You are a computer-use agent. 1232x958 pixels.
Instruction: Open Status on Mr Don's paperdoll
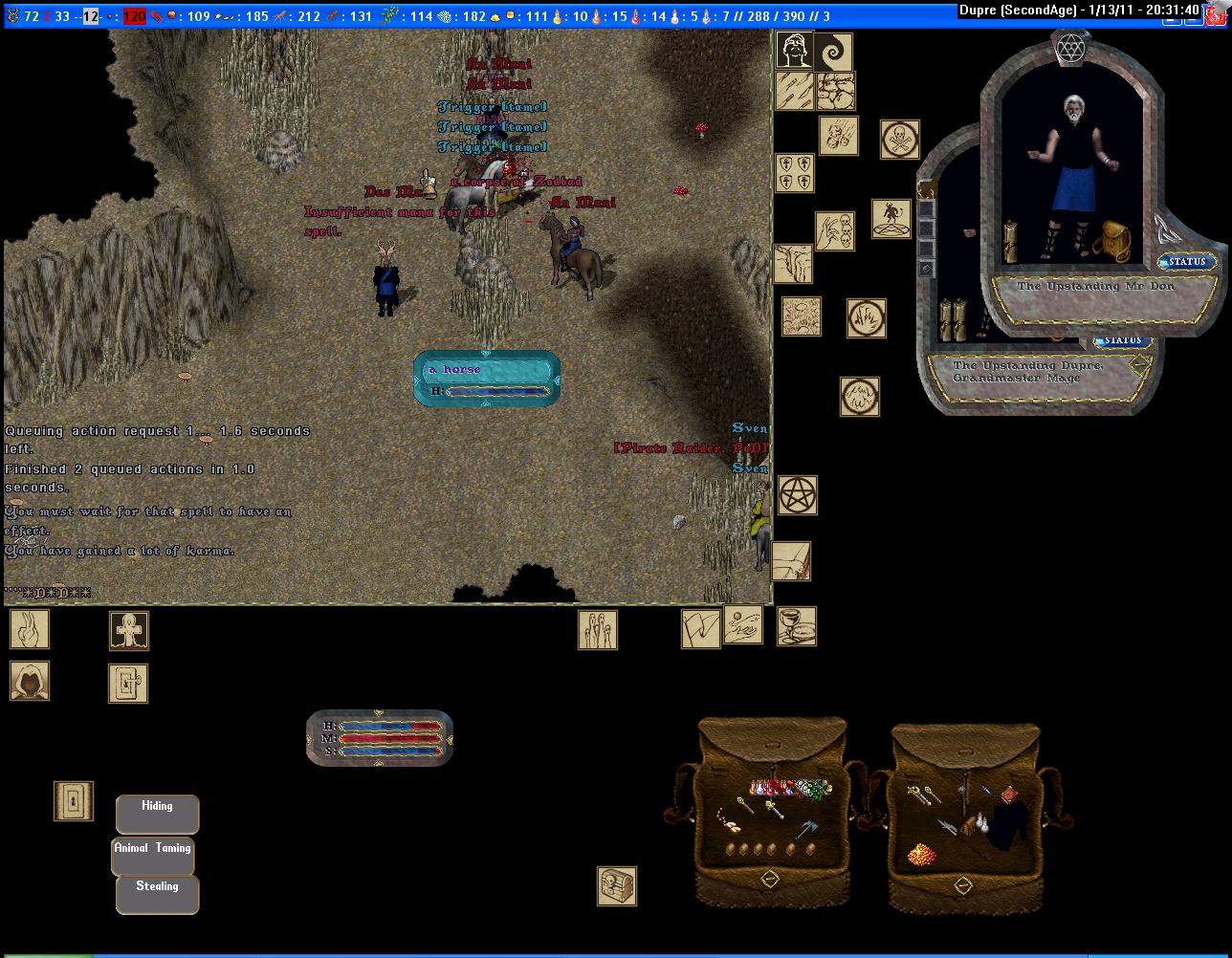[x=1187, y=262]
